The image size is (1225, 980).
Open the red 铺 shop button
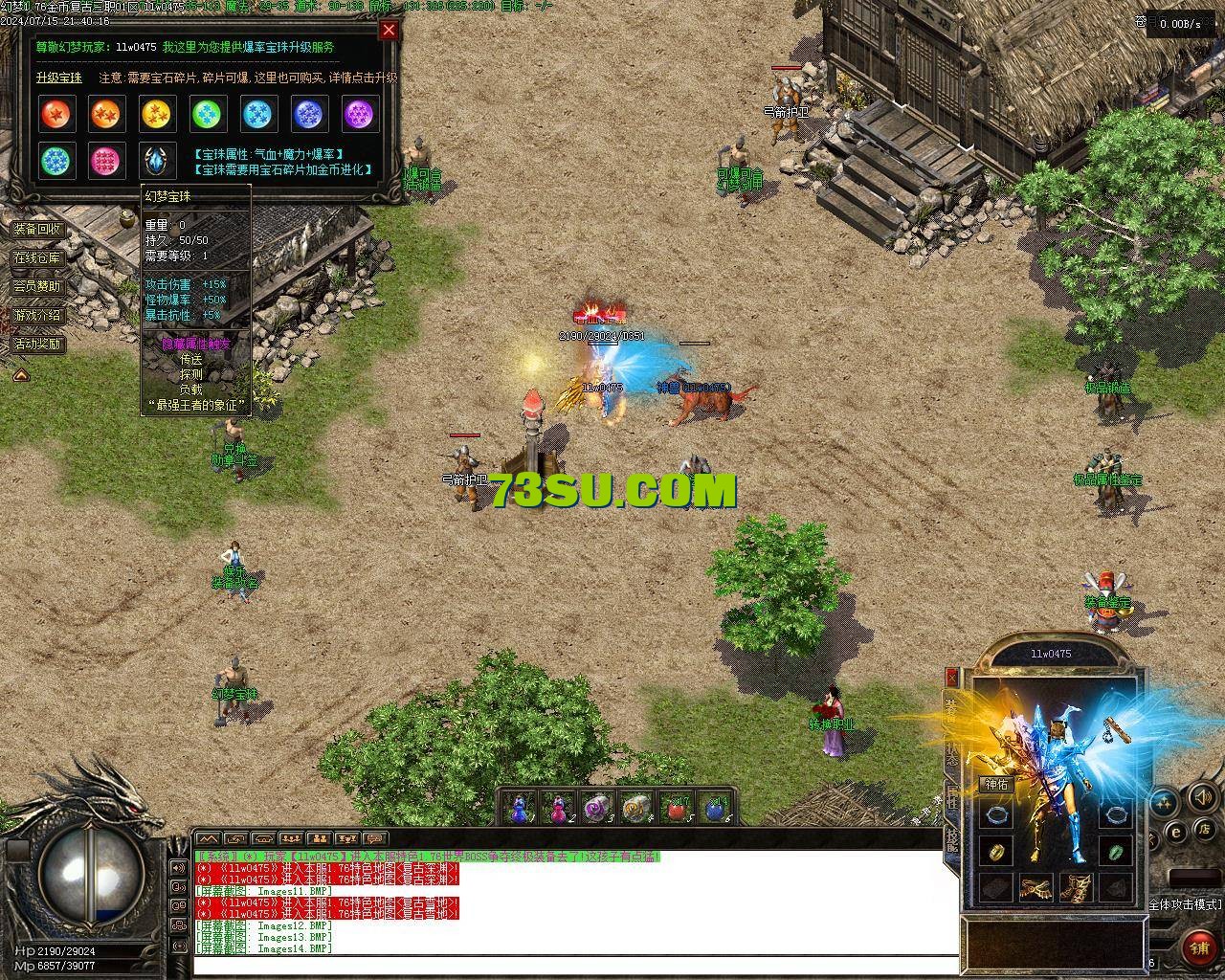1199,947
